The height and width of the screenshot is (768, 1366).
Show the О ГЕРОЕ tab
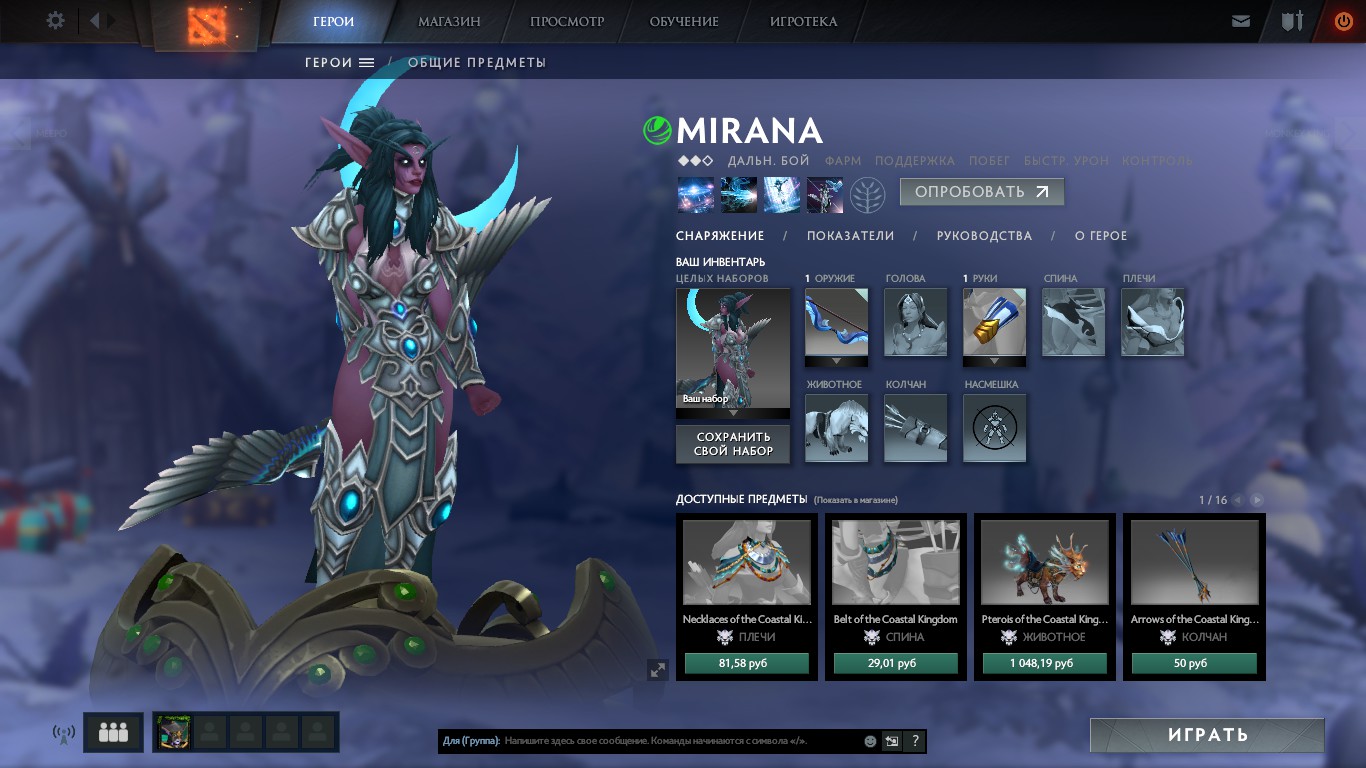pyautogui.click(x=1101, y=236)
